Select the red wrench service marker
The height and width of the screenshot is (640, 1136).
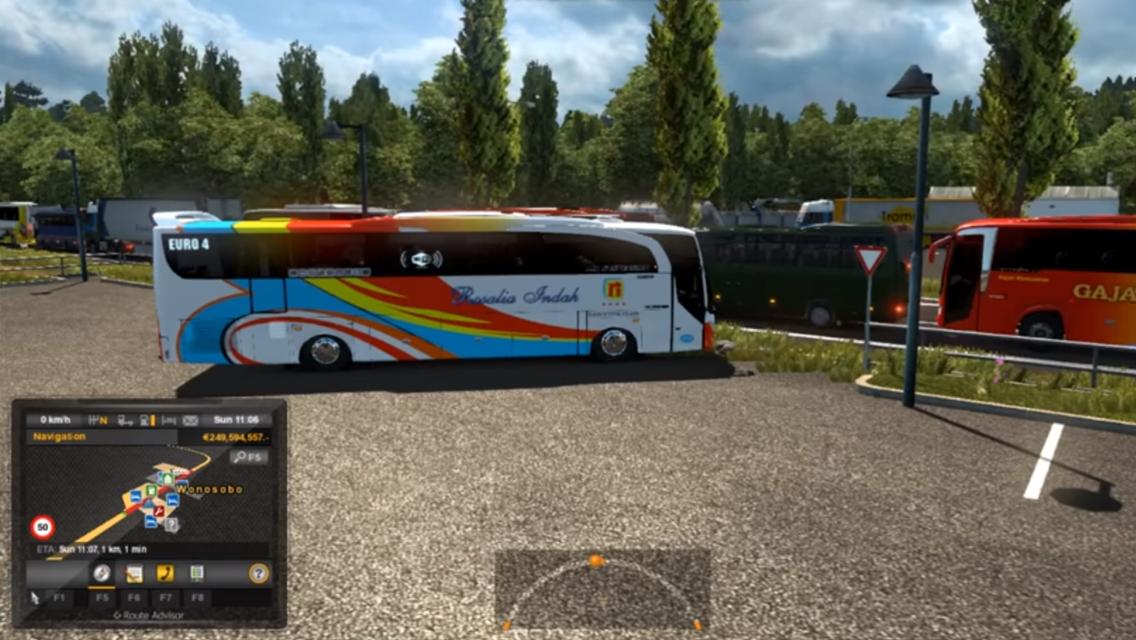(x=158, y=509)
